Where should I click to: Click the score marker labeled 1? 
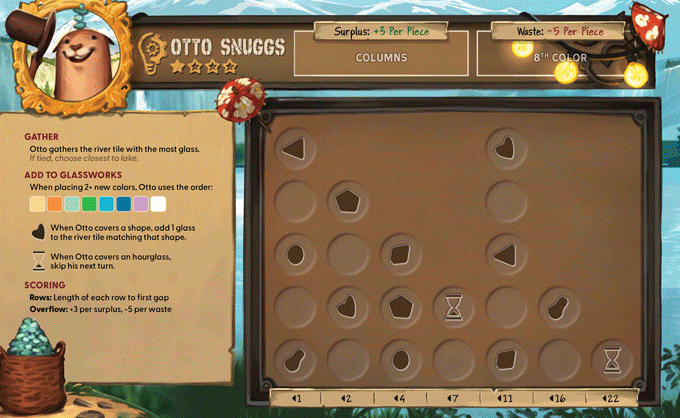296,399
